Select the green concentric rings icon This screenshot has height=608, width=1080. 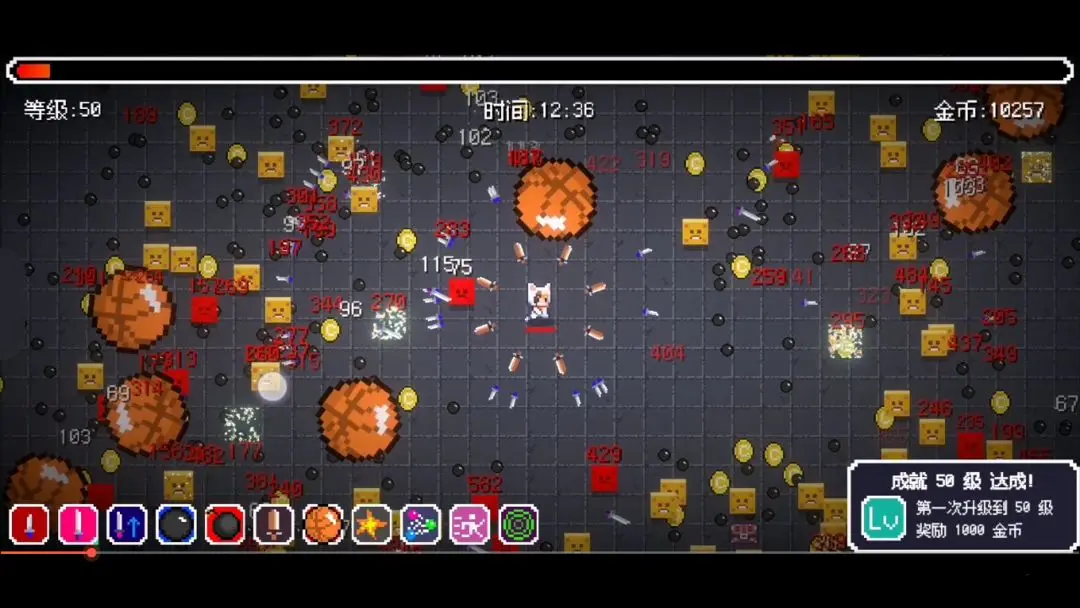519,525
